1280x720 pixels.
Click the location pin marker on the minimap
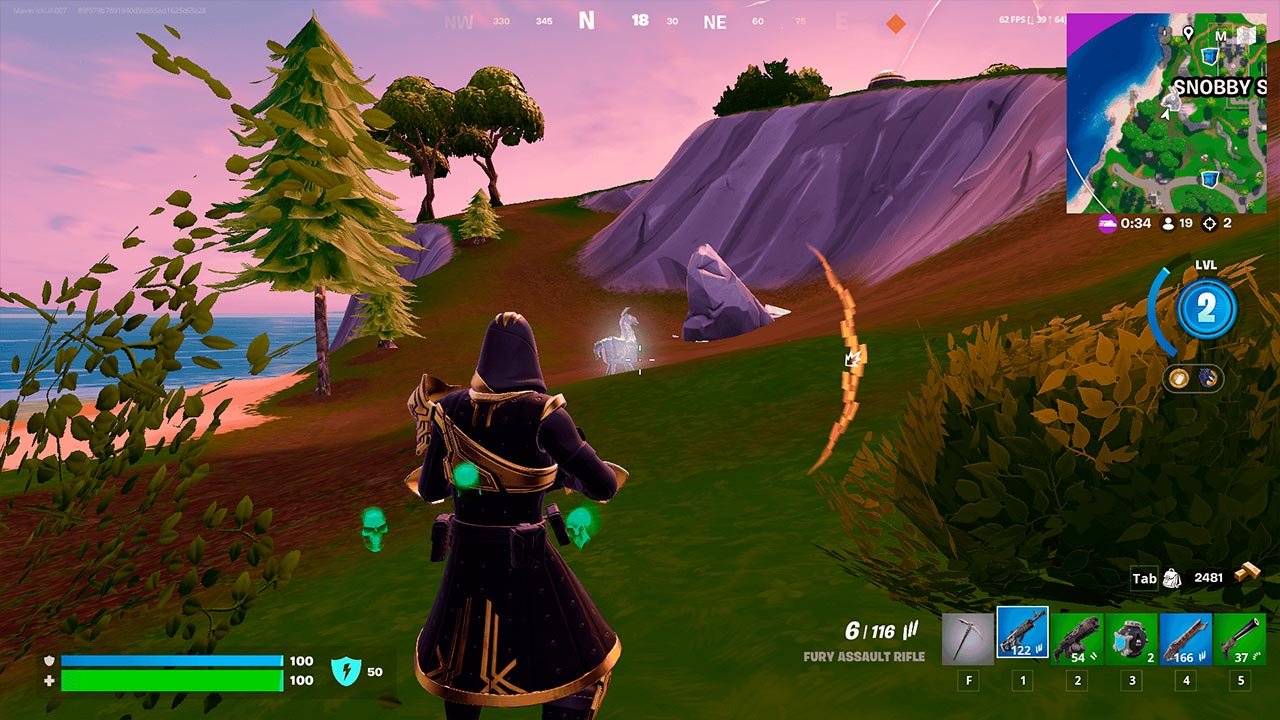1188,33
